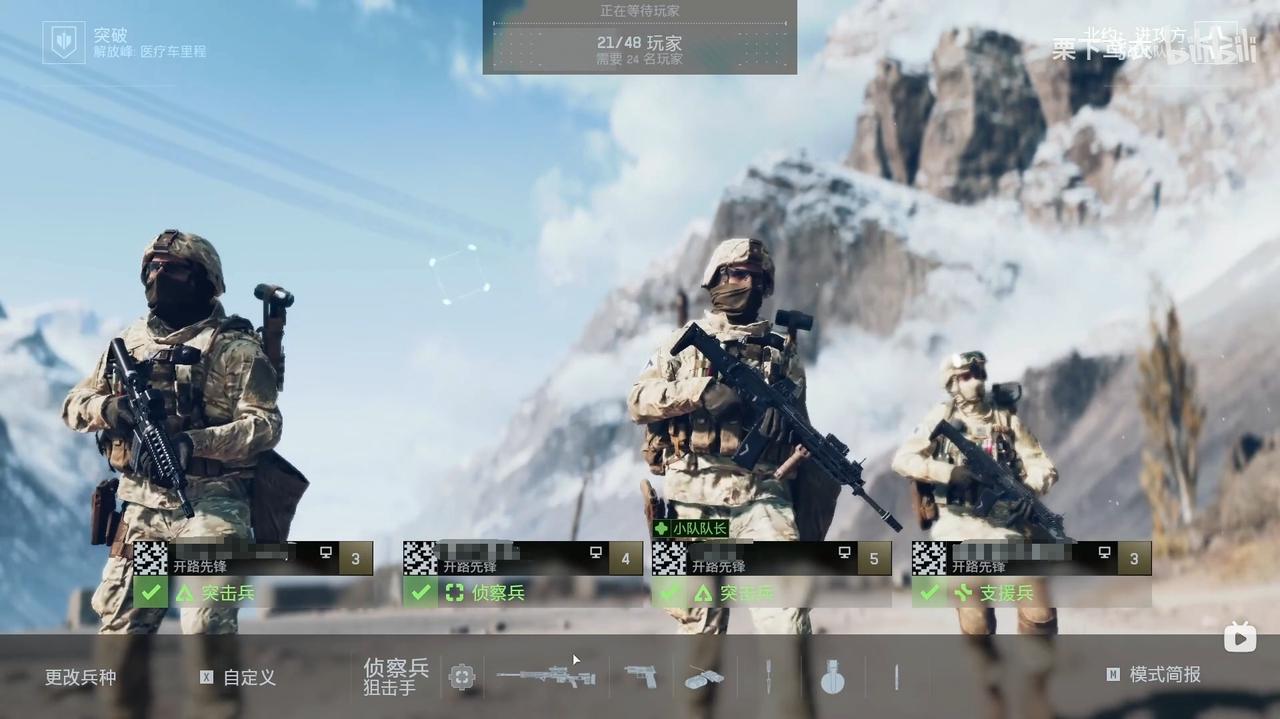Select the squad player card showing level 4
The image size is (1280, 719).
[522, 558]
